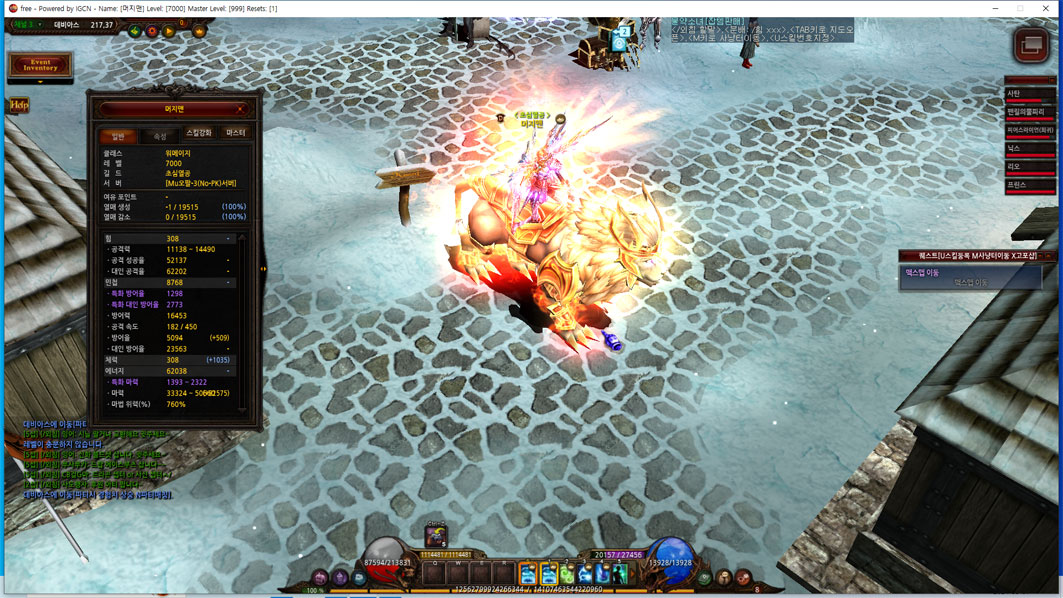Select the silhouette figure skill icon
This screenshot has width=1063, height=598.
click(x=619, y=574)
